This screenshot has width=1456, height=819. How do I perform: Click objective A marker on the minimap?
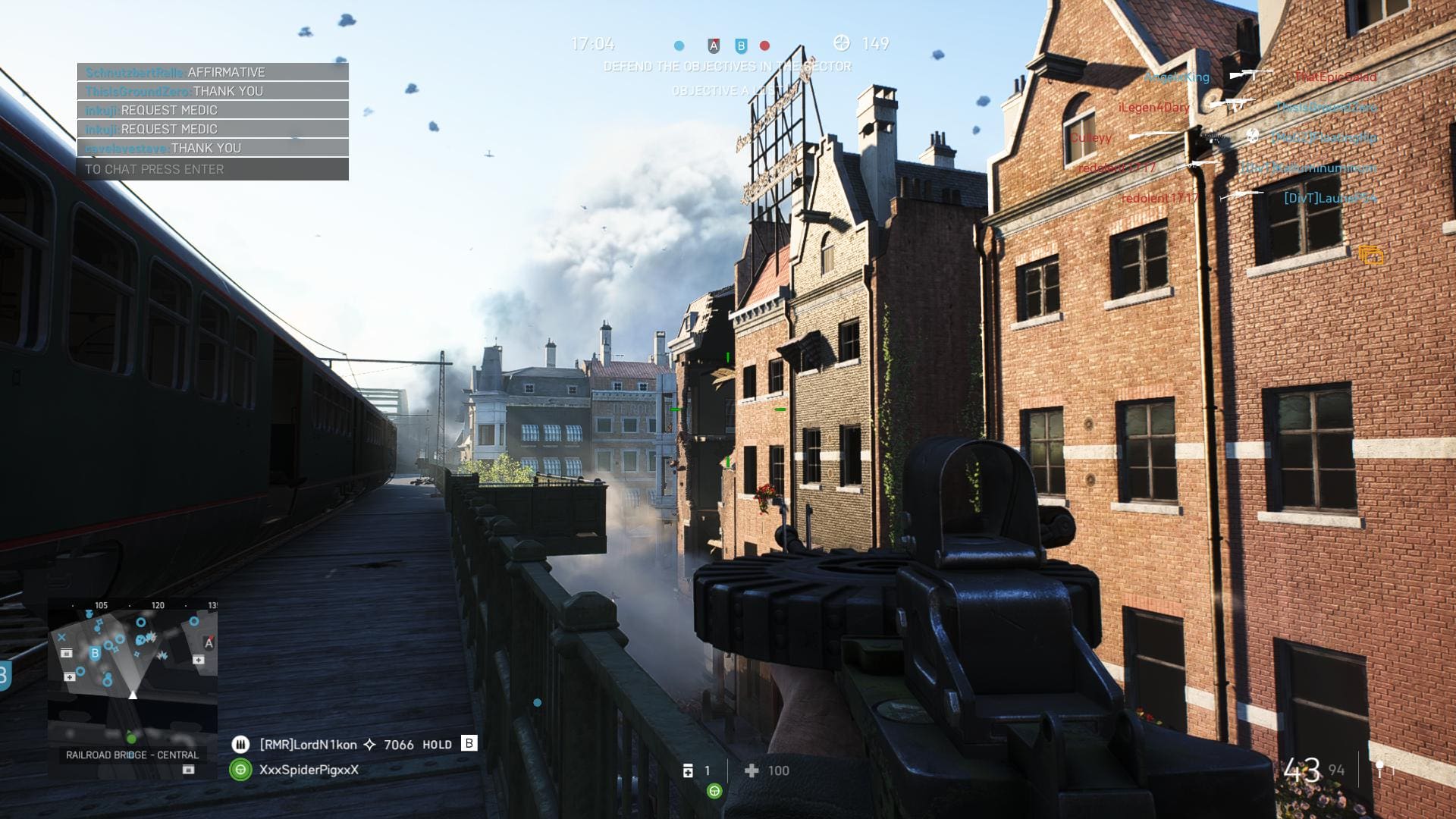tap(209, 643)
